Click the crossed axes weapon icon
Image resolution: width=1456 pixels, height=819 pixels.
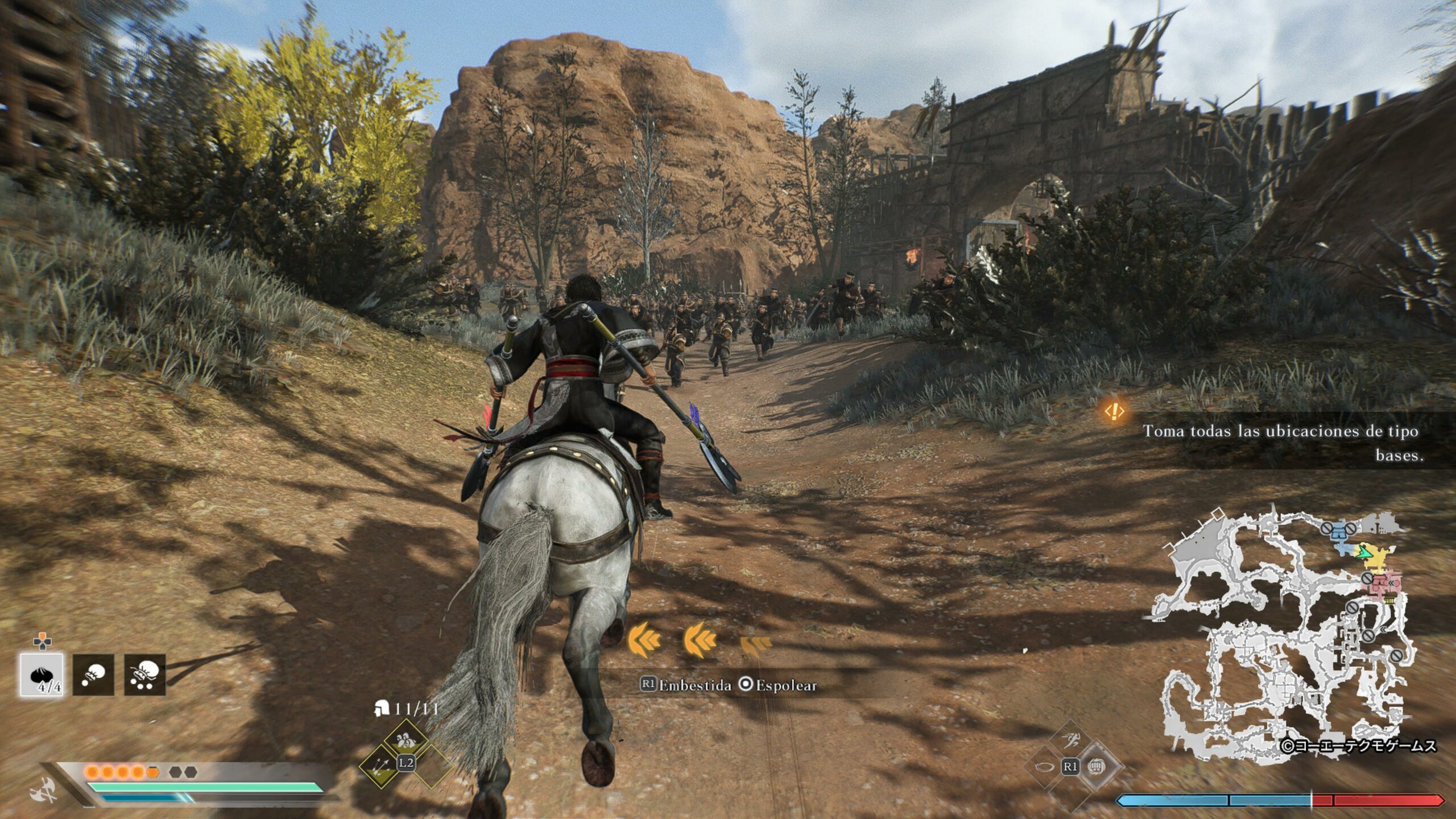click(44, 789)
